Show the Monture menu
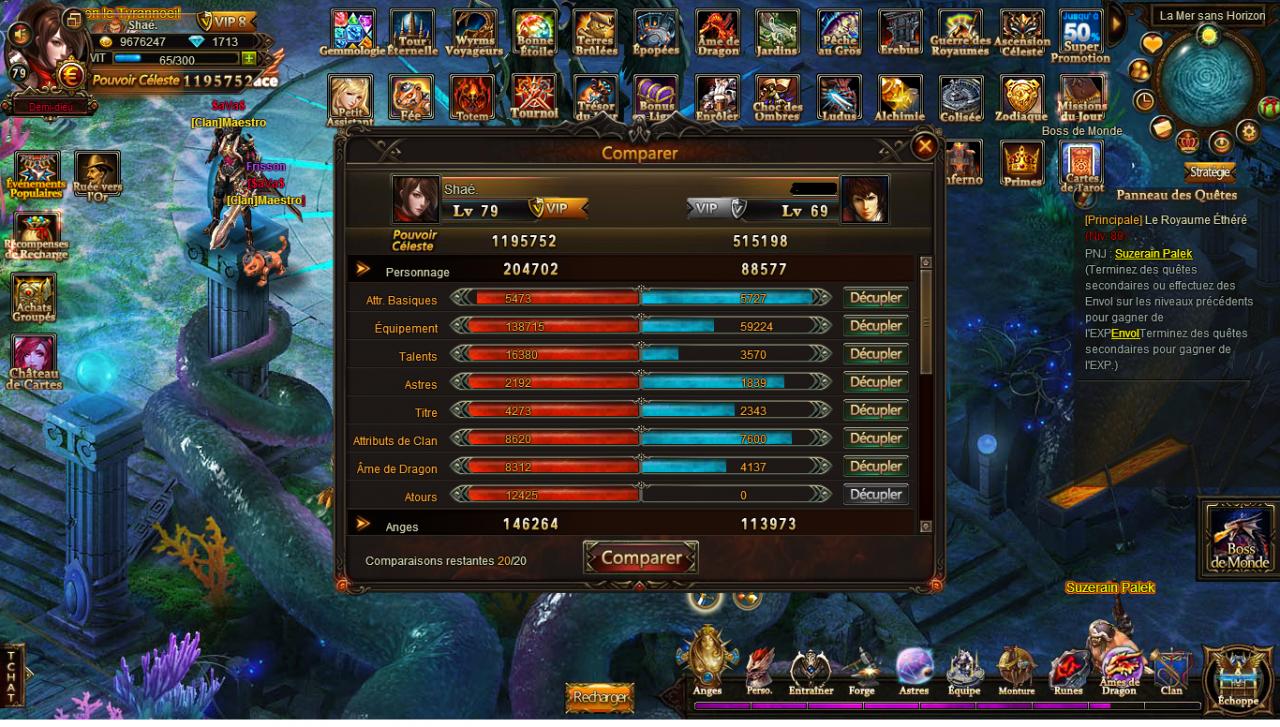 point(1016,670)
